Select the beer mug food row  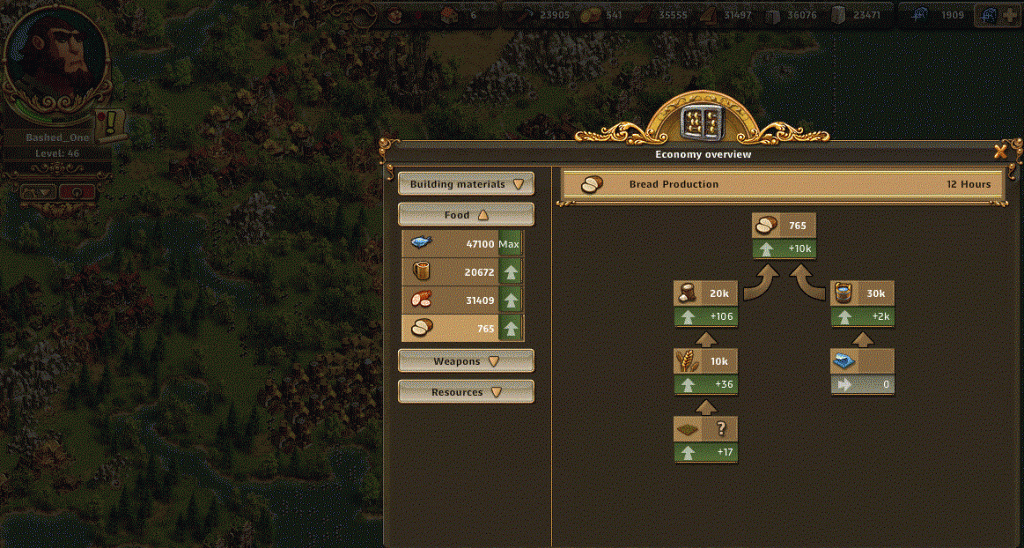point(462,272)
